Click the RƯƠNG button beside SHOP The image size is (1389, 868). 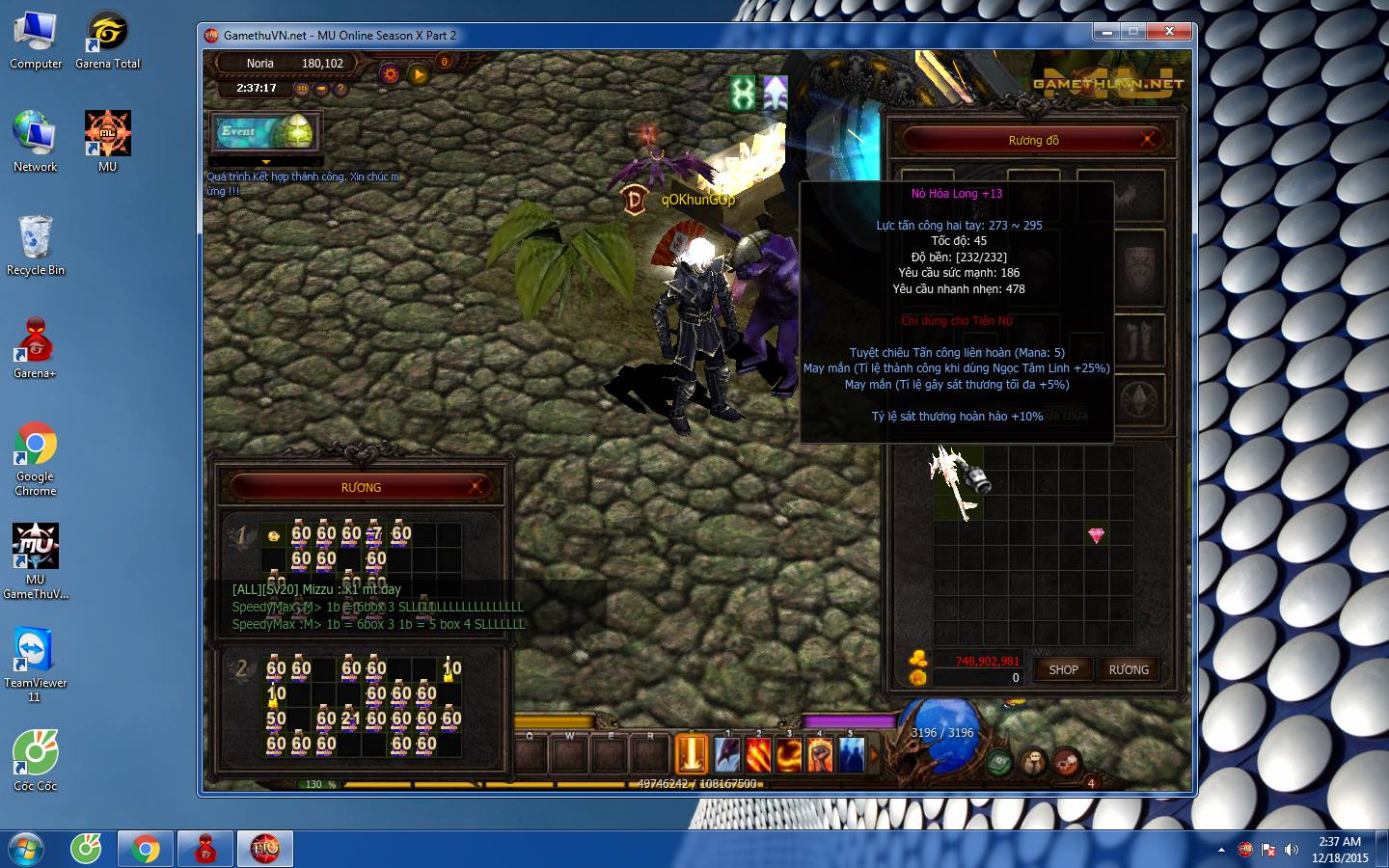1128,669
